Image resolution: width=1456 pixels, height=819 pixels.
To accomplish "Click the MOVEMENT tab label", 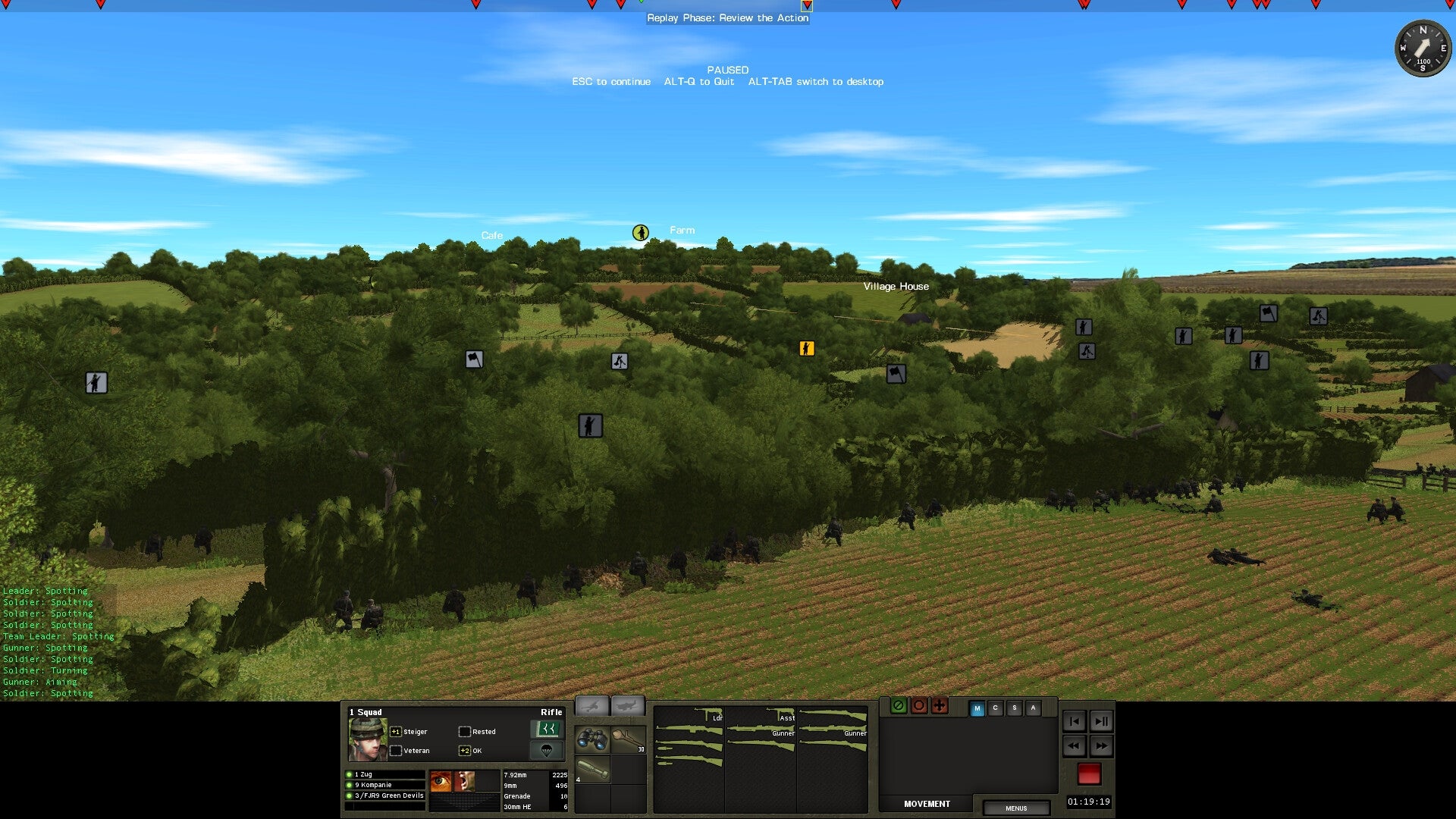I will point(927,804).
